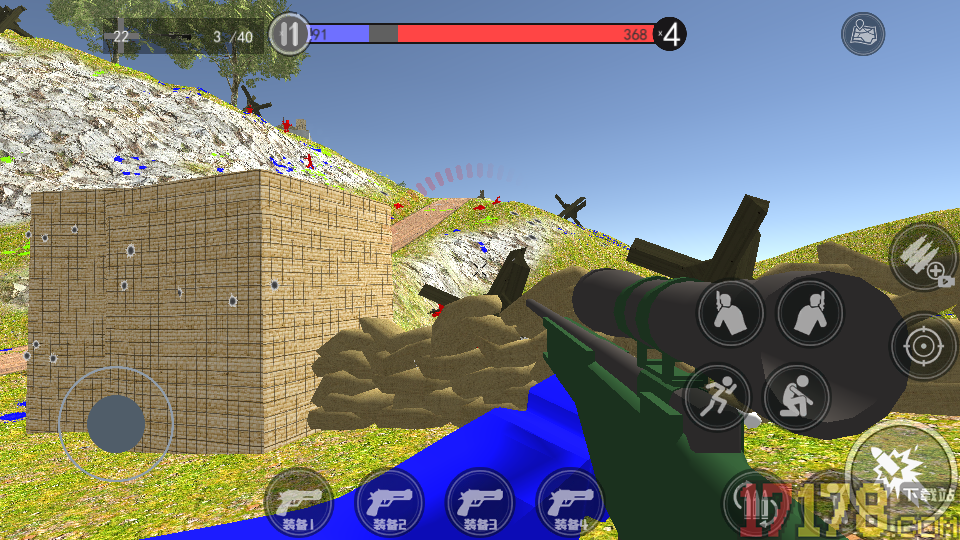Image resolution: width=960 pixels, height=540 pixels.
Task: Open the map icon in the corner
Action: coord(862,35)
